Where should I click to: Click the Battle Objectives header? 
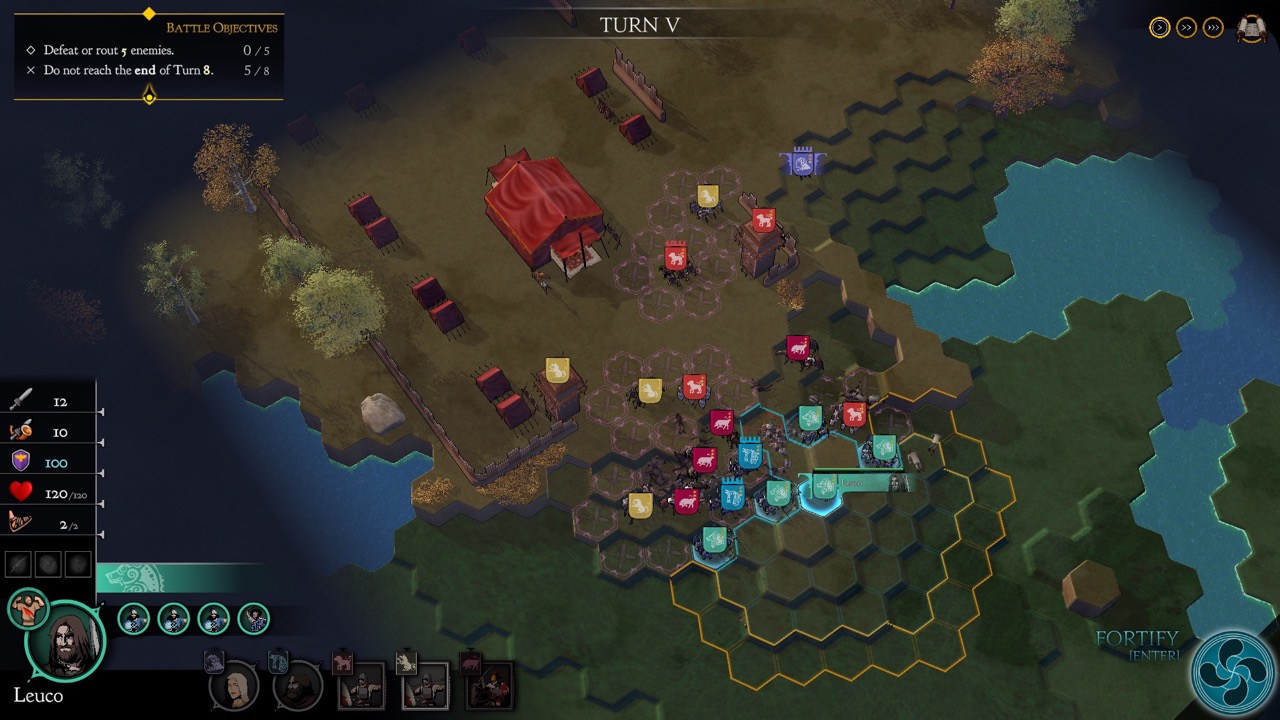click(223, 28)
